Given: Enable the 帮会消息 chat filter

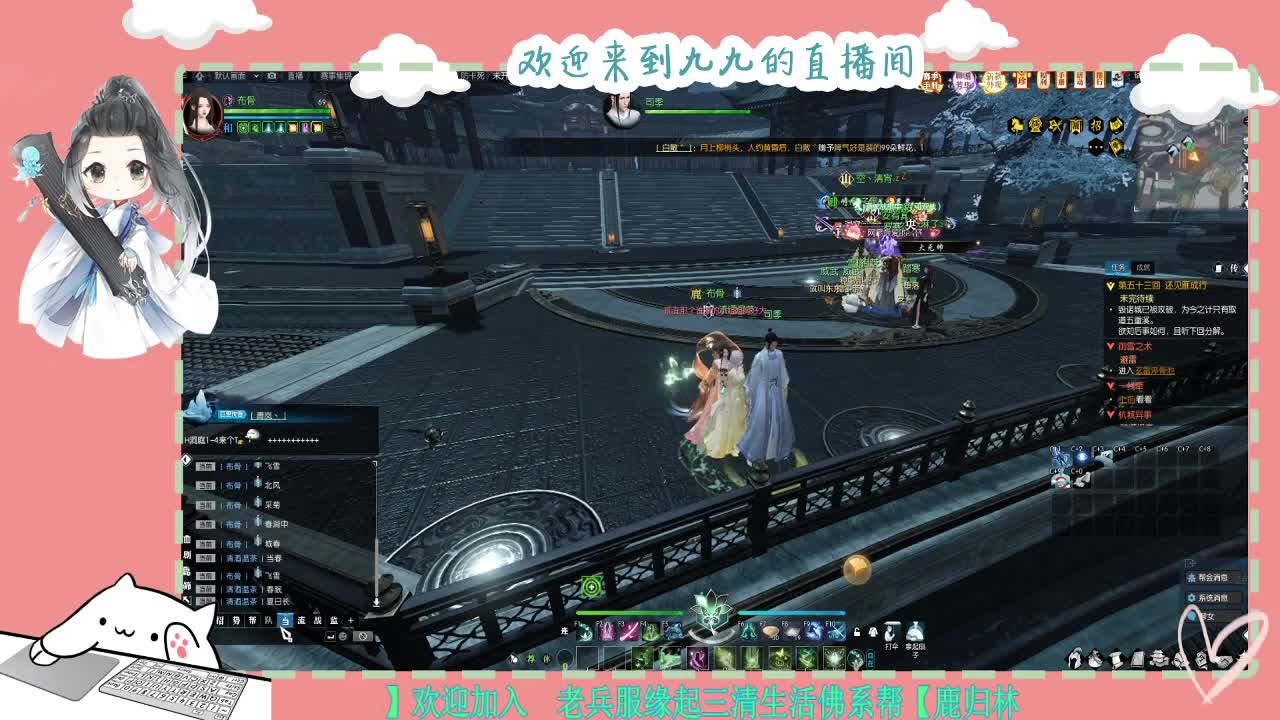Looking at the screenshot, I should tap(1213, 577).
